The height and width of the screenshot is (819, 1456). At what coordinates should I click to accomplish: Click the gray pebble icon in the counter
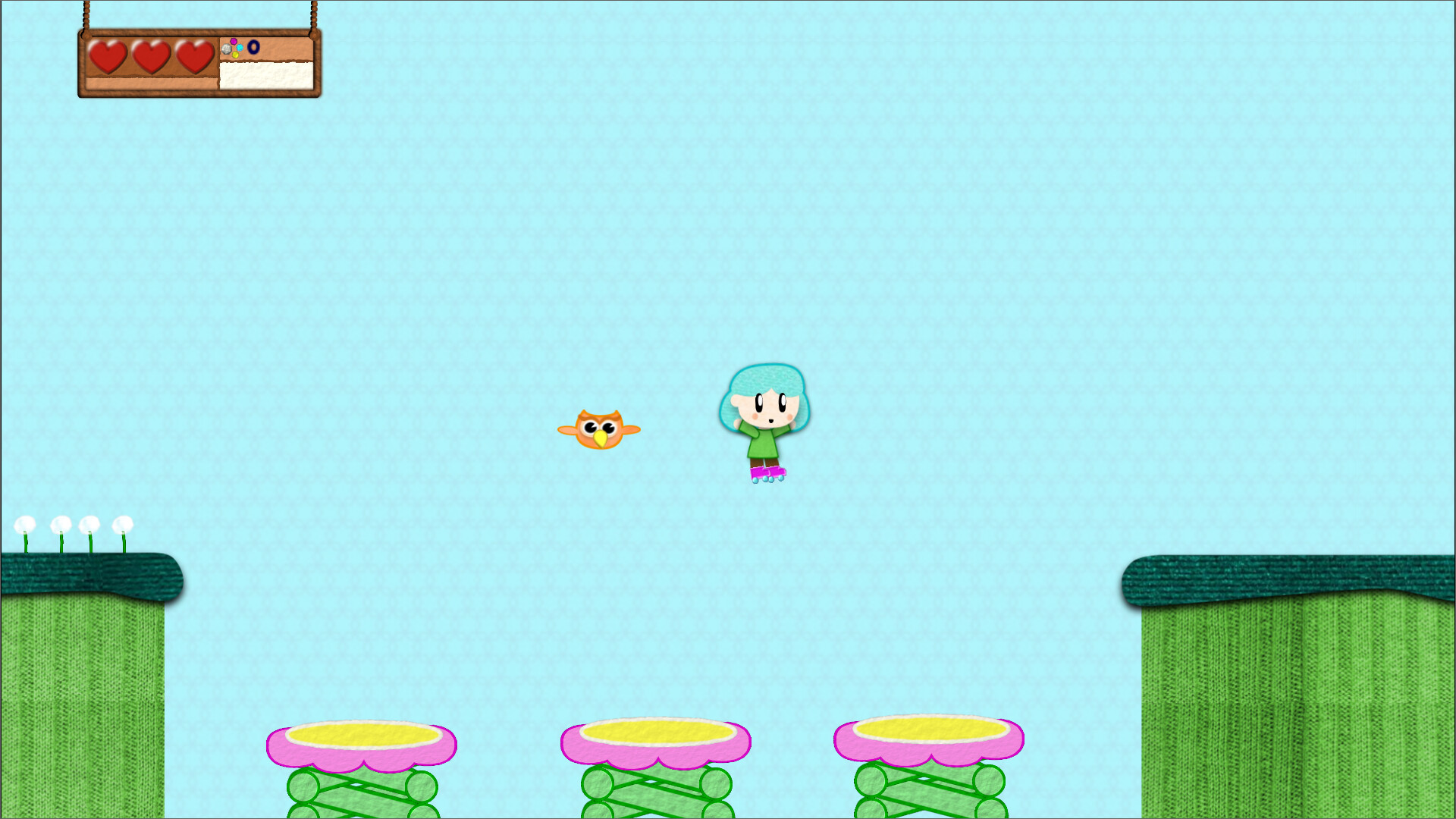(x=227, y=49)
